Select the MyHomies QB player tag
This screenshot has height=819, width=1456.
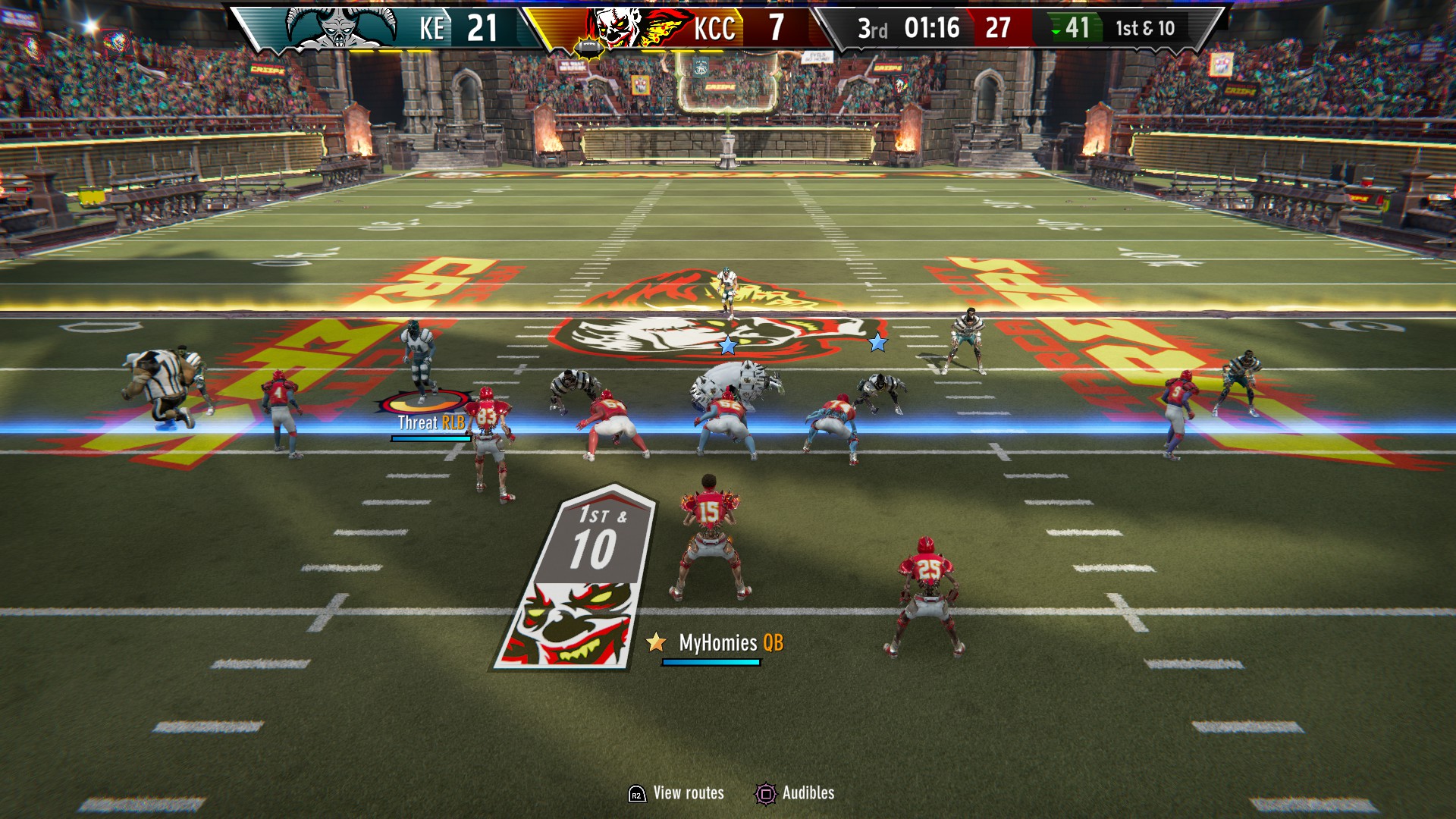pyautogui.click(x=717, y=643)
